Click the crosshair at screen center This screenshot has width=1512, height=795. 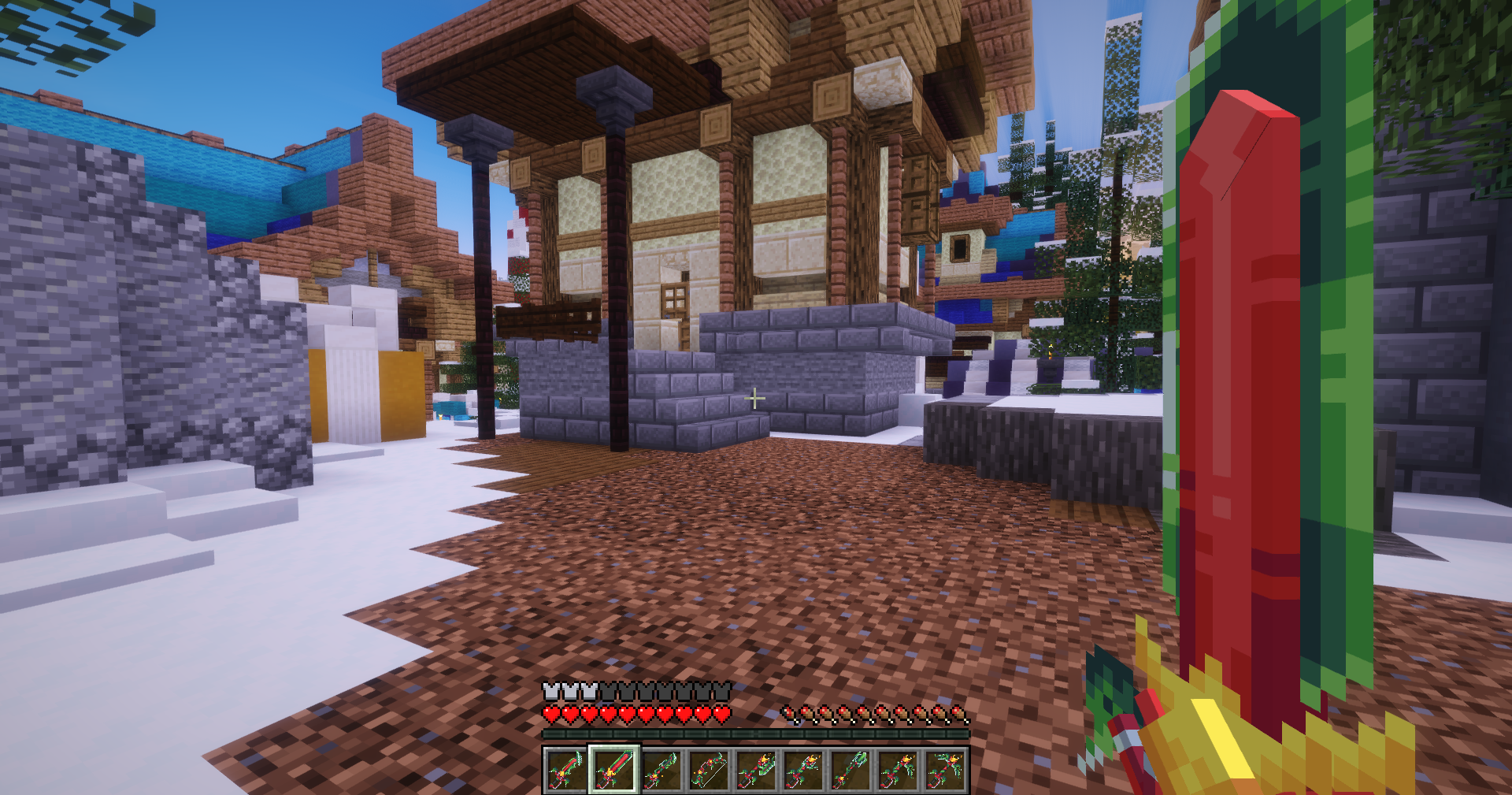click(x=754, y=398)
